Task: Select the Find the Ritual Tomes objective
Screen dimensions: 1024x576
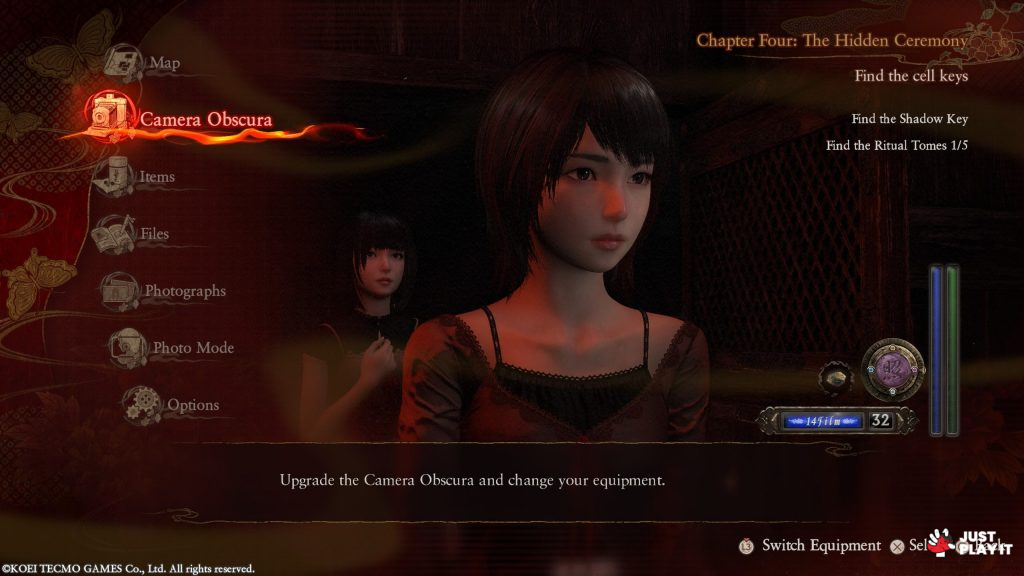Action: click(x=897, y=145)
